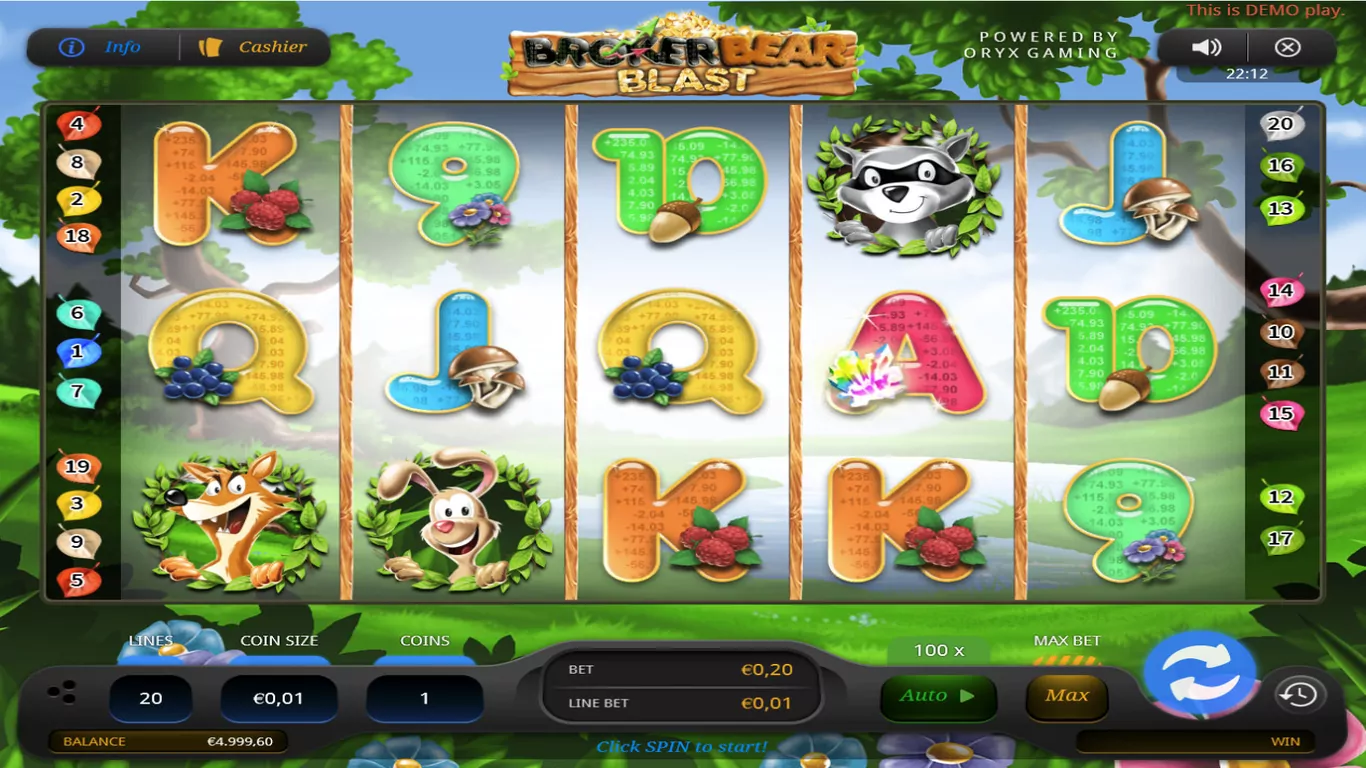This screenshot has height=768, width=1366.
Task: Select payline 14 leaf marker
Action: pyautogui.click(x=1280, y=291)
